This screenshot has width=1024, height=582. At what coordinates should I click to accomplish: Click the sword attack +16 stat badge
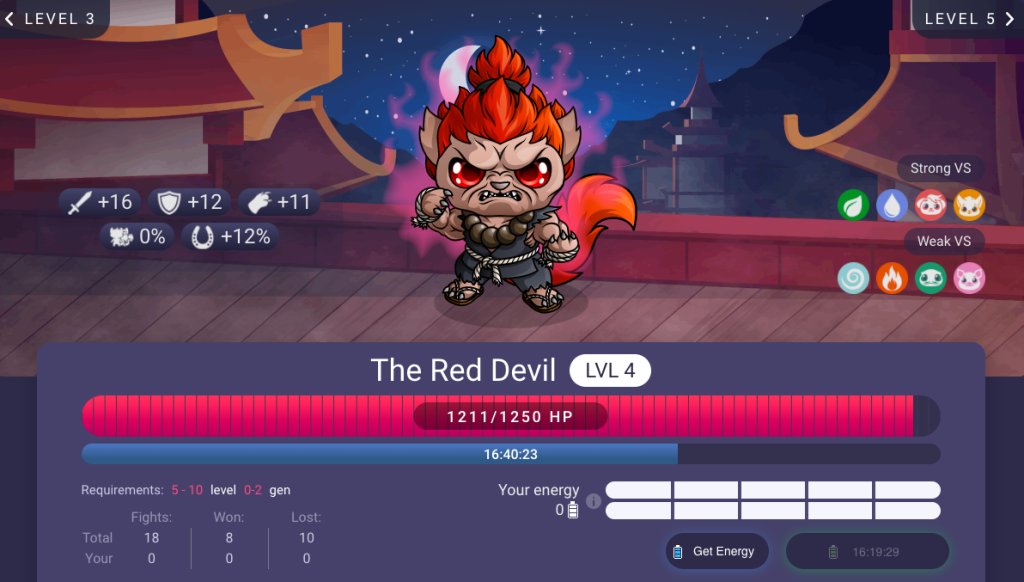[101, 202]
